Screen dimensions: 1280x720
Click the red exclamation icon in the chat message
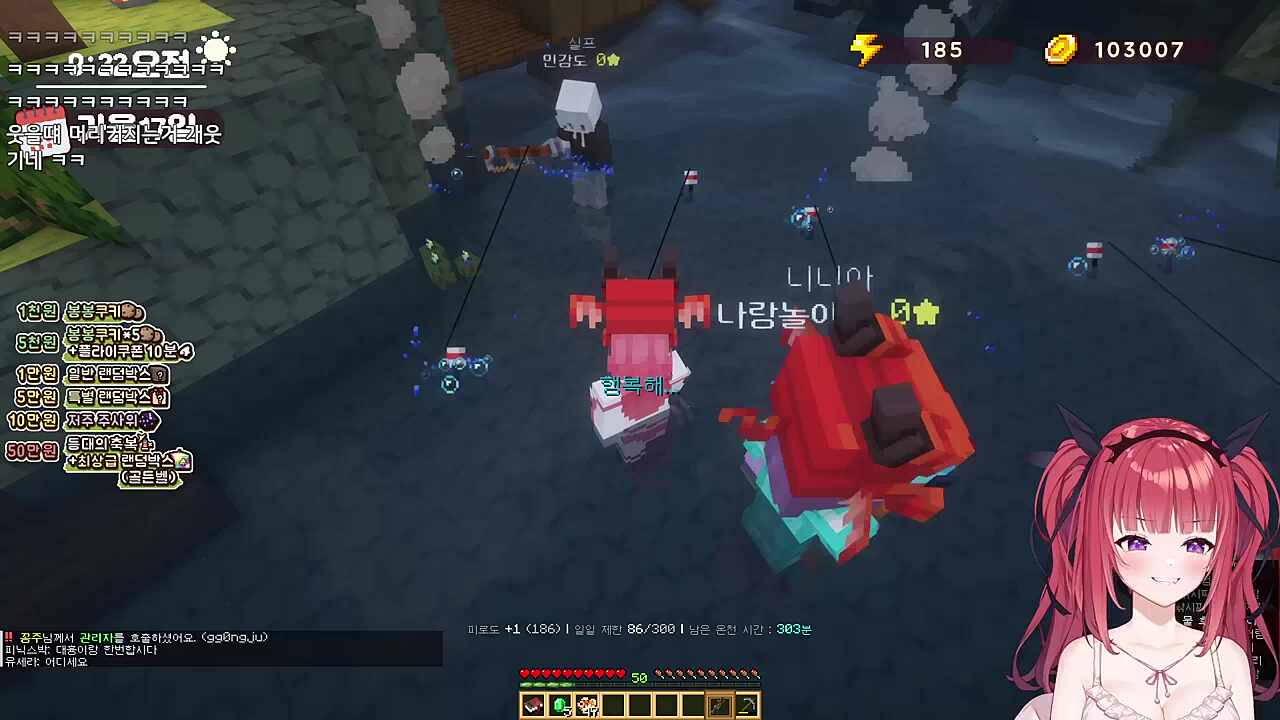[10, 636]
